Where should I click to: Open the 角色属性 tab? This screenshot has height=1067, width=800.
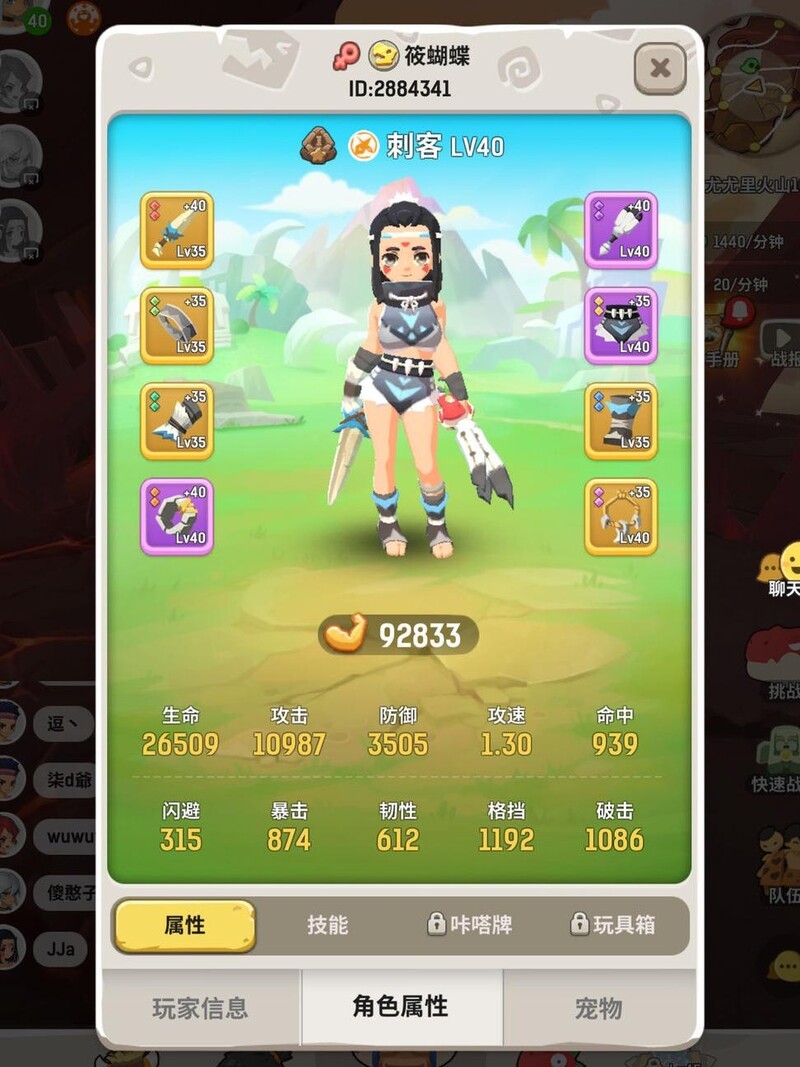tap(401, 1007)
